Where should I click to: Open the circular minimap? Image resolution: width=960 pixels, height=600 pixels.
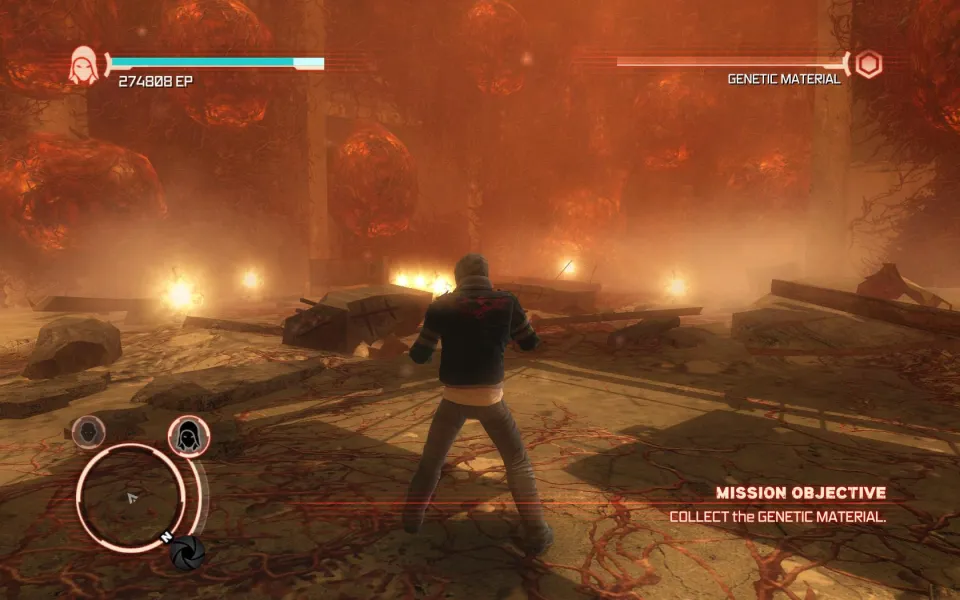tap(130, 496)
